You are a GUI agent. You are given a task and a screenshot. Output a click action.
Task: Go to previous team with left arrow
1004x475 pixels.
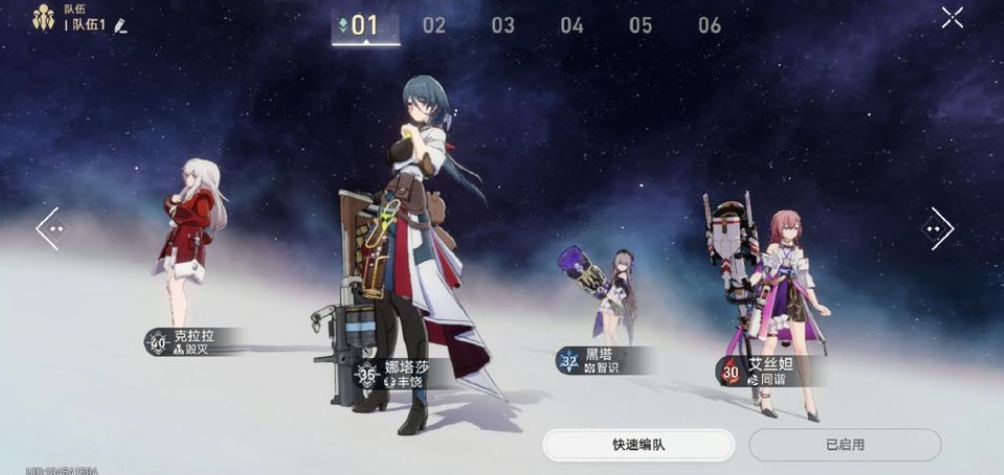tap(49, 228)
